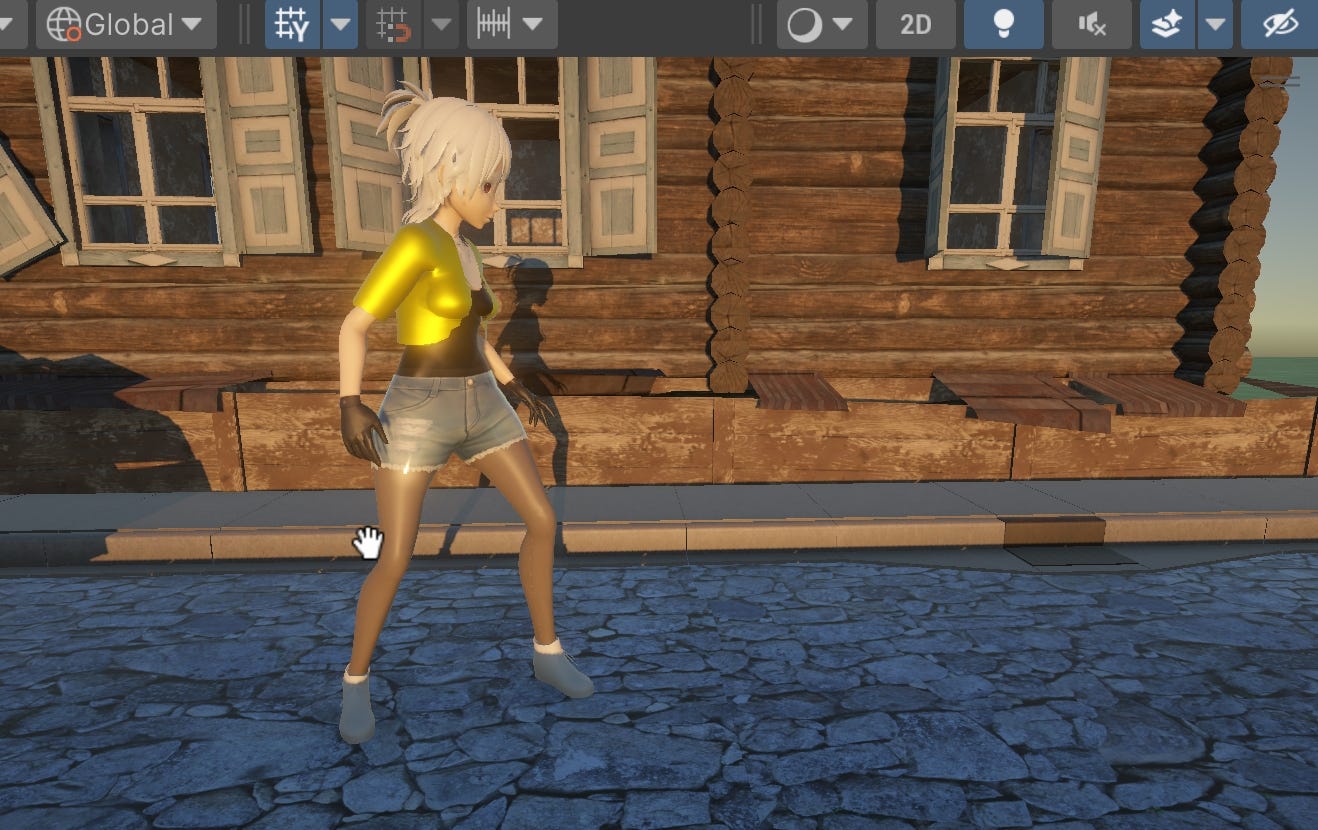Disable scene lighting via the lightbulb toggle
The image size is (1318, 830).
(1004, 24)
